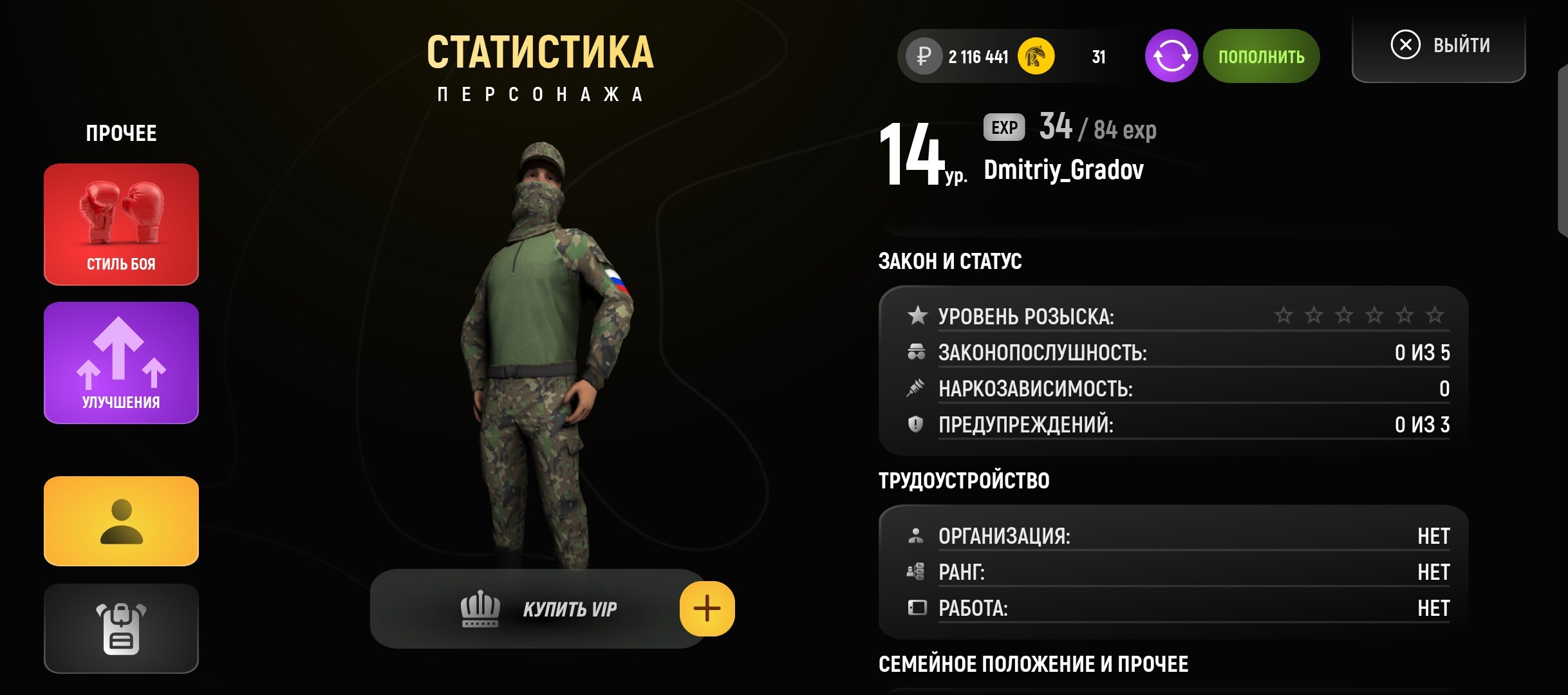The image size is (1568, 695).
Task: Select the yellow character profile icon
Action: [x=120, y=521]
